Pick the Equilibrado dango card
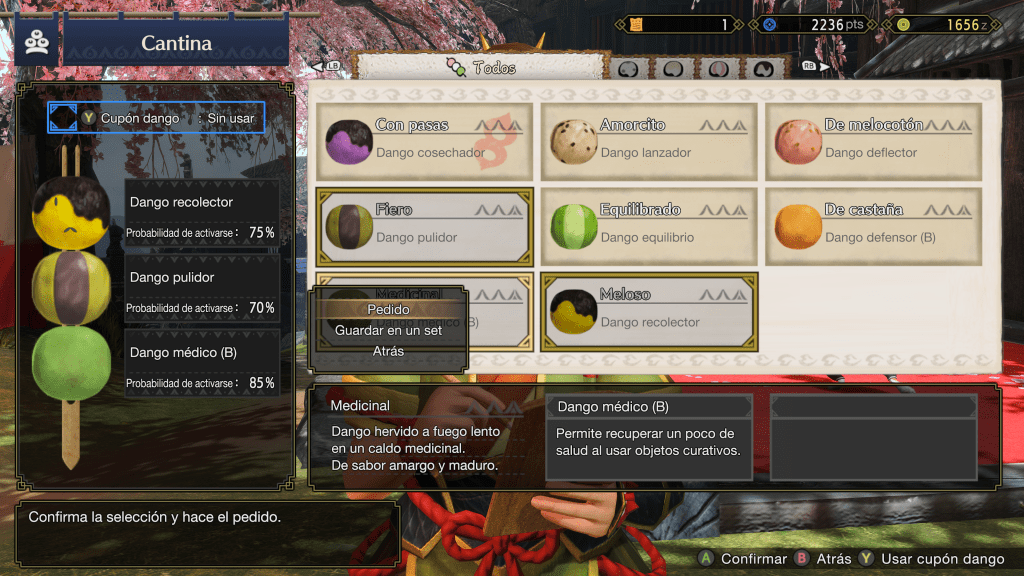 tap(649, 225)
